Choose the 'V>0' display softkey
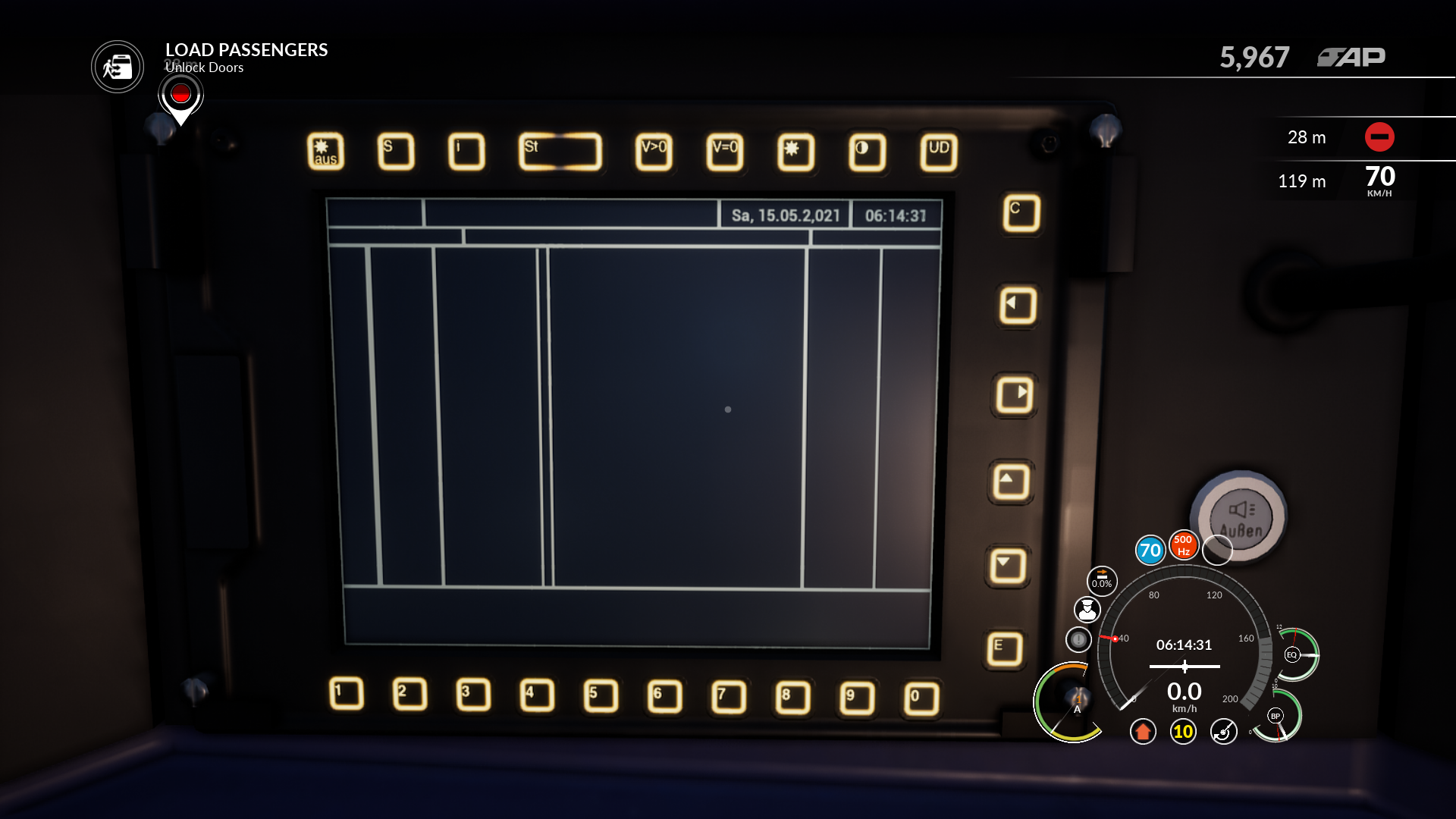The height and width of the screenshot is (819, 1456). click(654, 152)
